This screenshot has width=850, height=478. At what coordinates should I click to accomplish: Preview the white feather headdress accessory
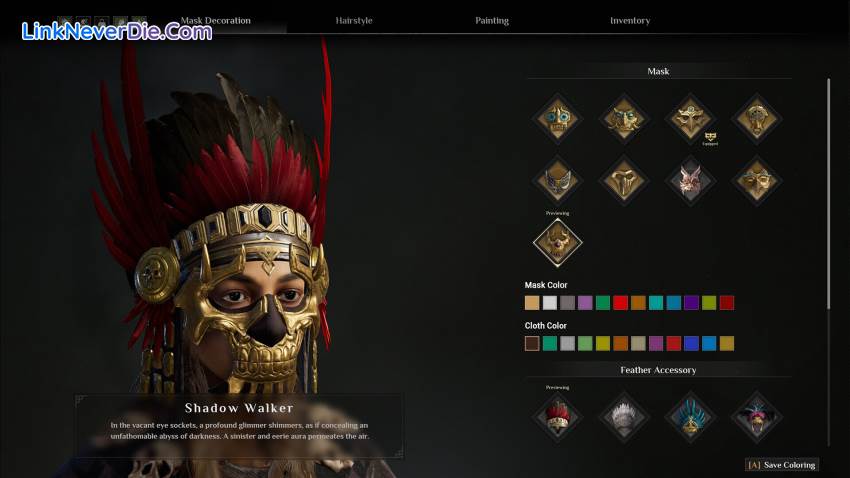[624, 416]
